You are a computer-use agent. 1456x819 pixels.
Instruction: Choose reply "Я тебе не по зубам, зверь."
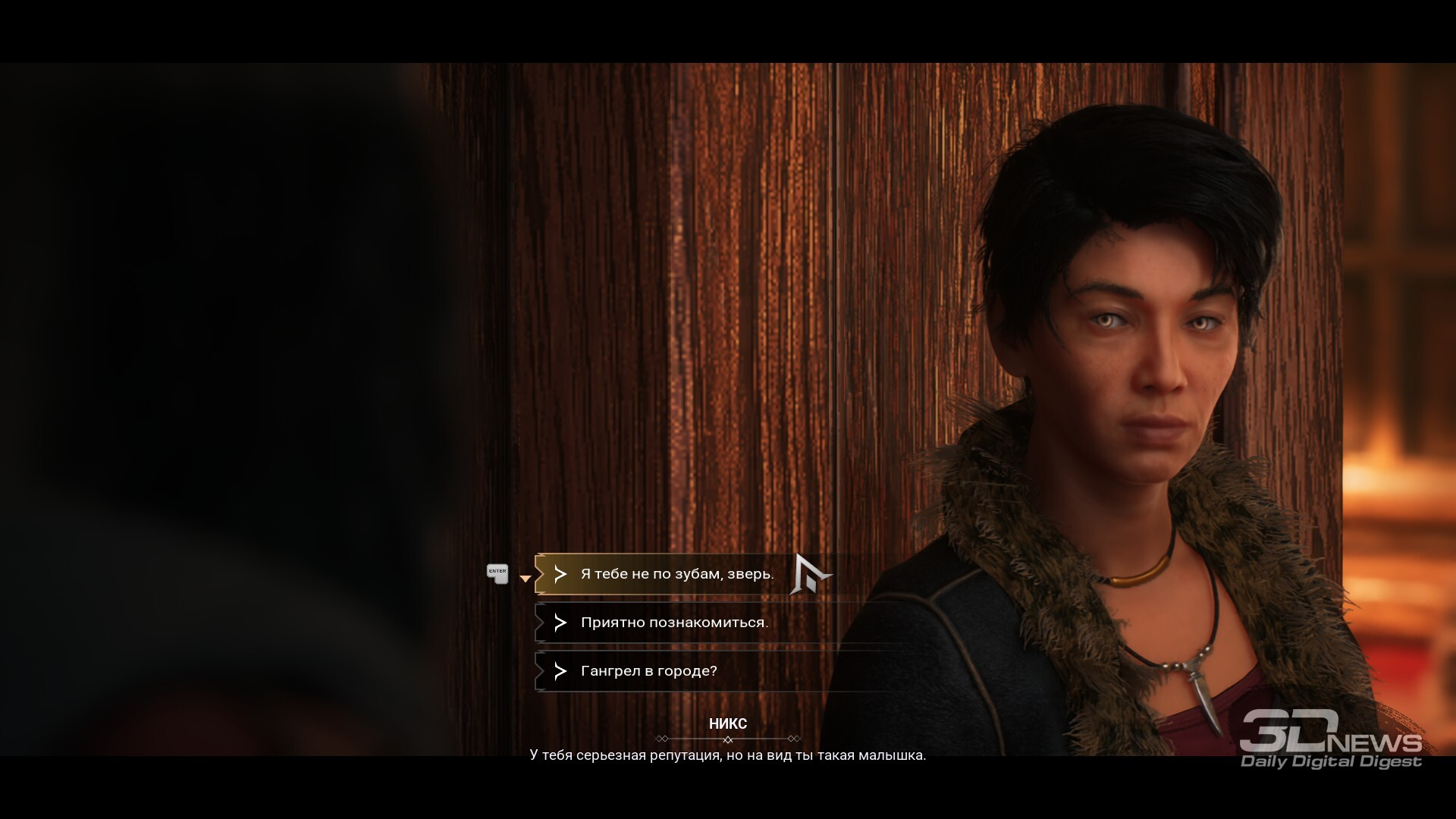coord(676,574)
